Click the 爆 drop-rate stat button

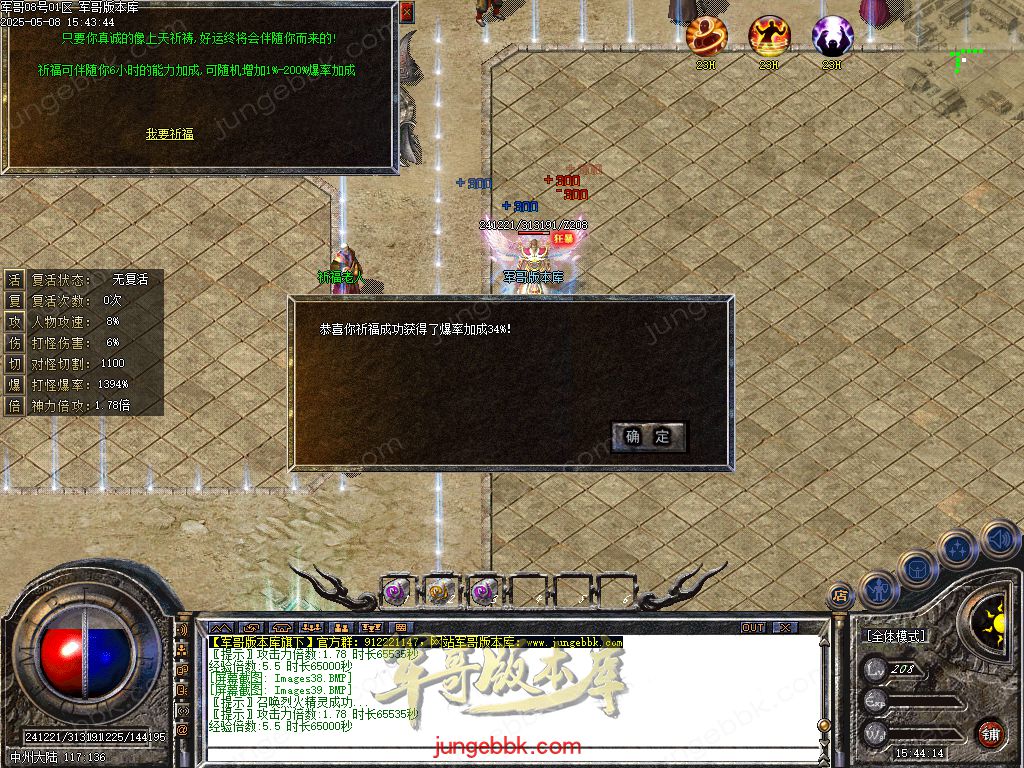(x=15, y=384)
